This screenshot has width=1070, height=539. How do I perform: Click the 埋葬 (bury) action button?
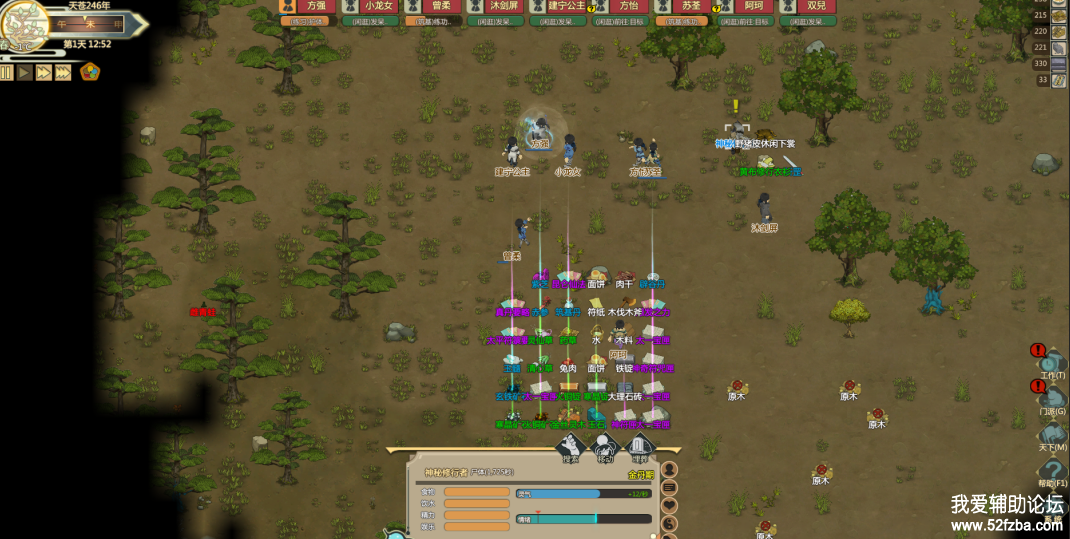(x=640, y=450)
